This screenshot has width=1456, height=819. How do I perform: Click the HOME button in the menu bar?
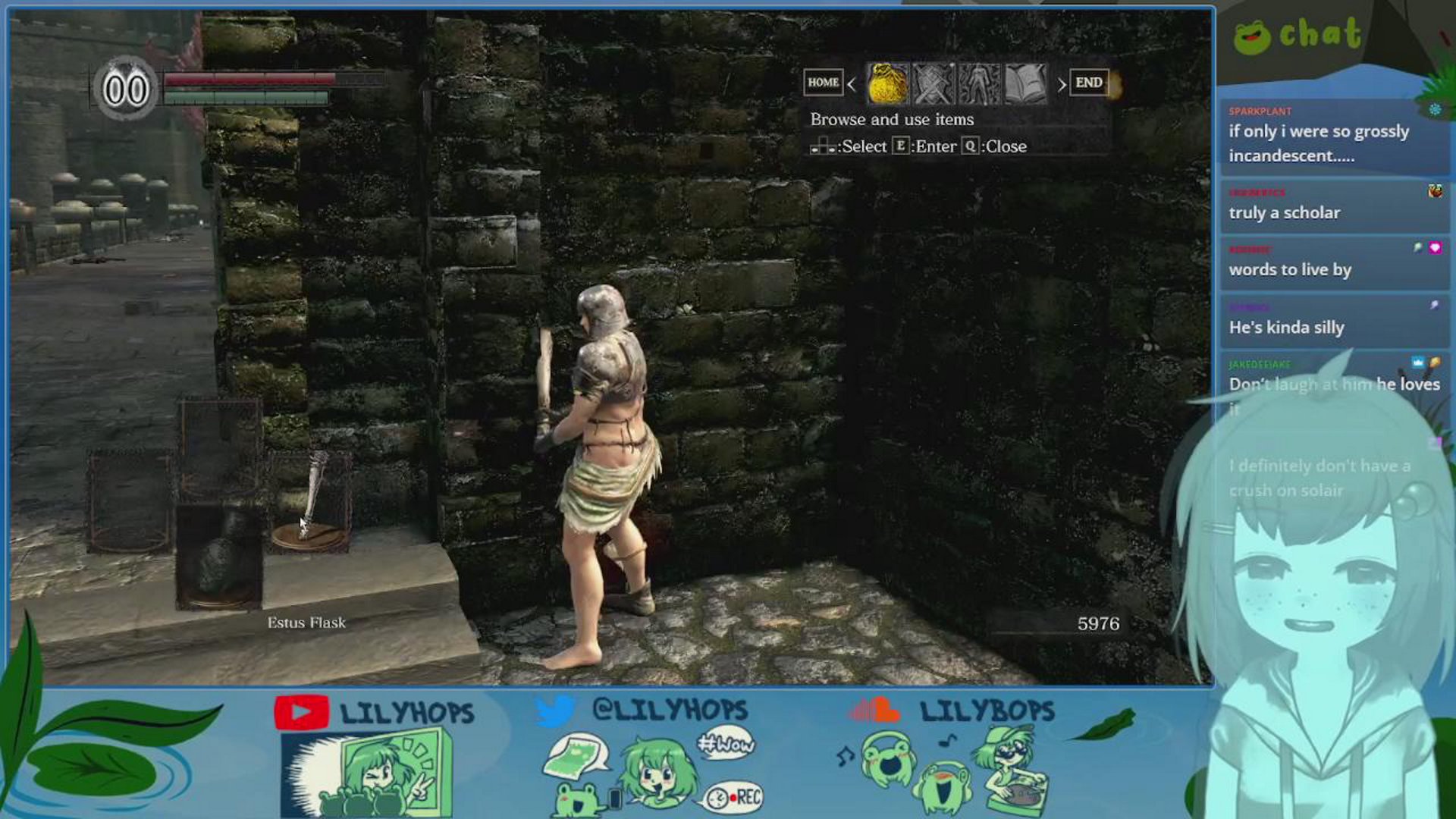[x=823, y=83]
